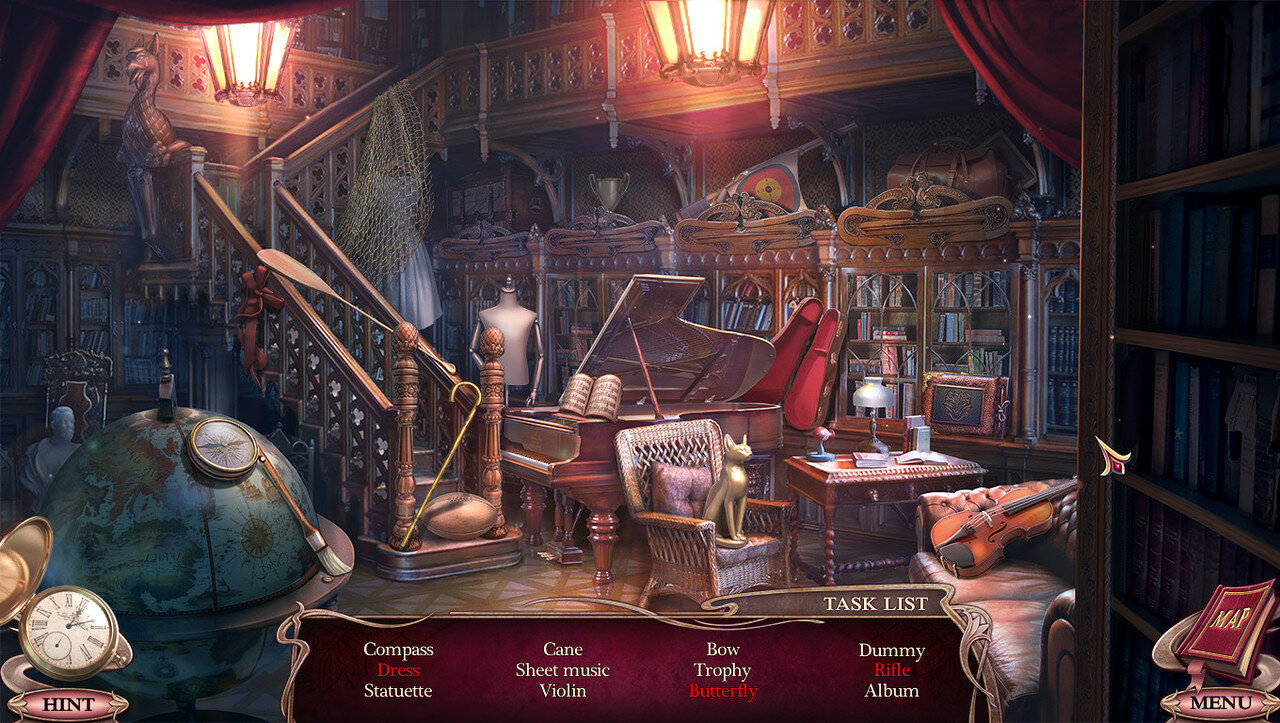This screenshot has height=723, width=1280.
Task: Click the red Butterfly task entry
Action: point(722,691)
